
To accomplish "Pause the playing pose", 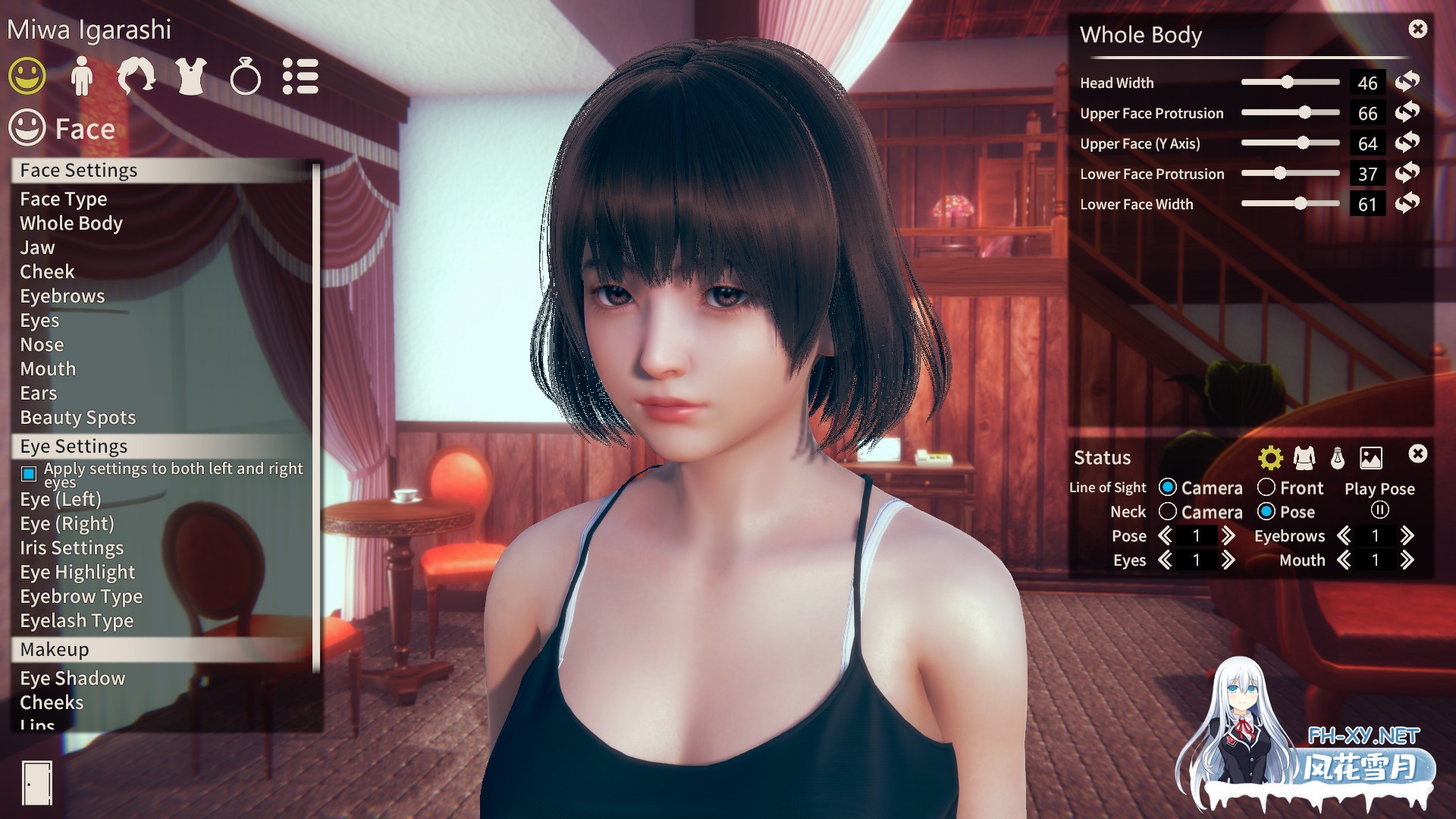I will click(1379, 510).
